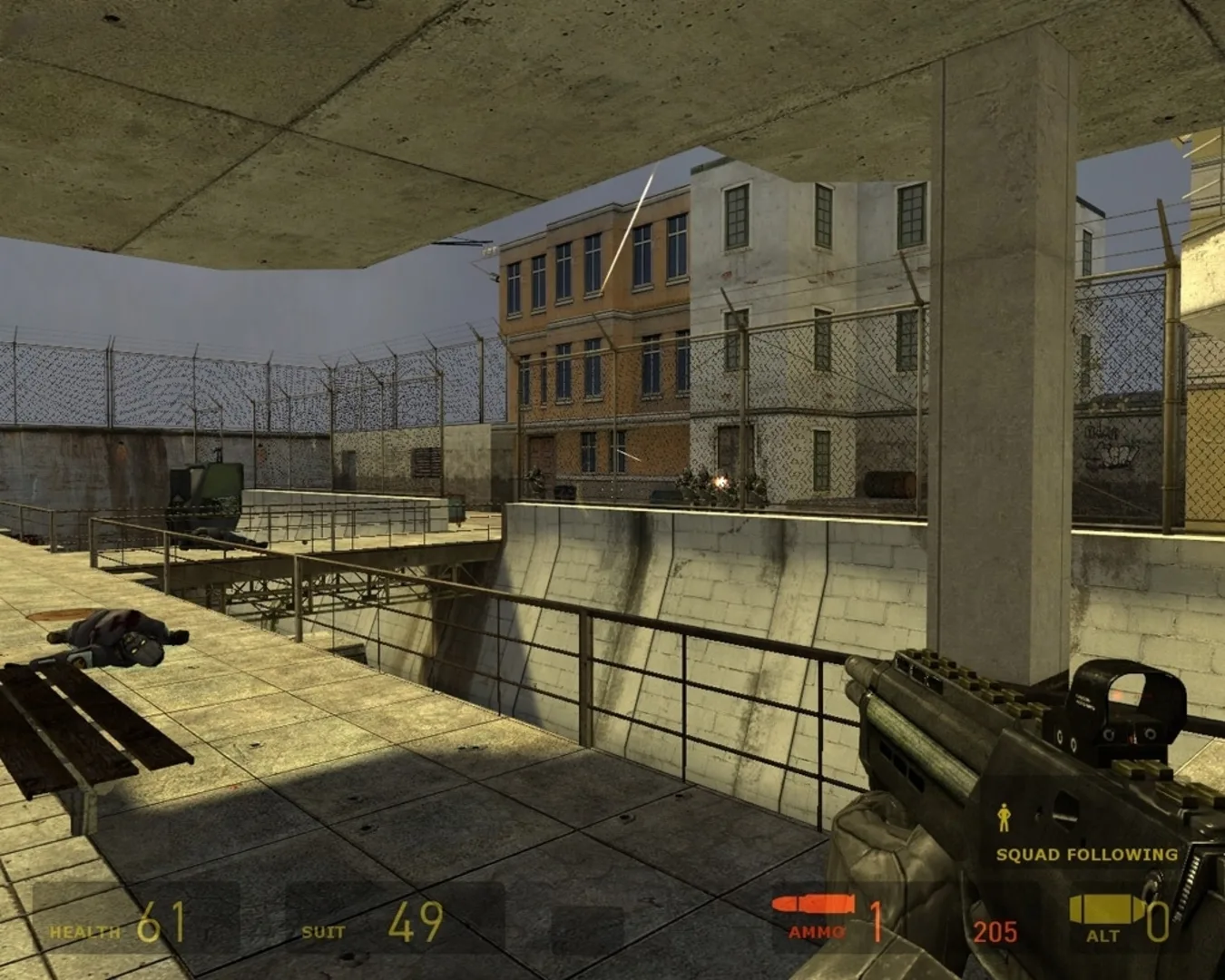The height and width of the screenshot is (980, 1225).
Task: Click the reserve ammo count 205
Action: click(x=995, y=931)
